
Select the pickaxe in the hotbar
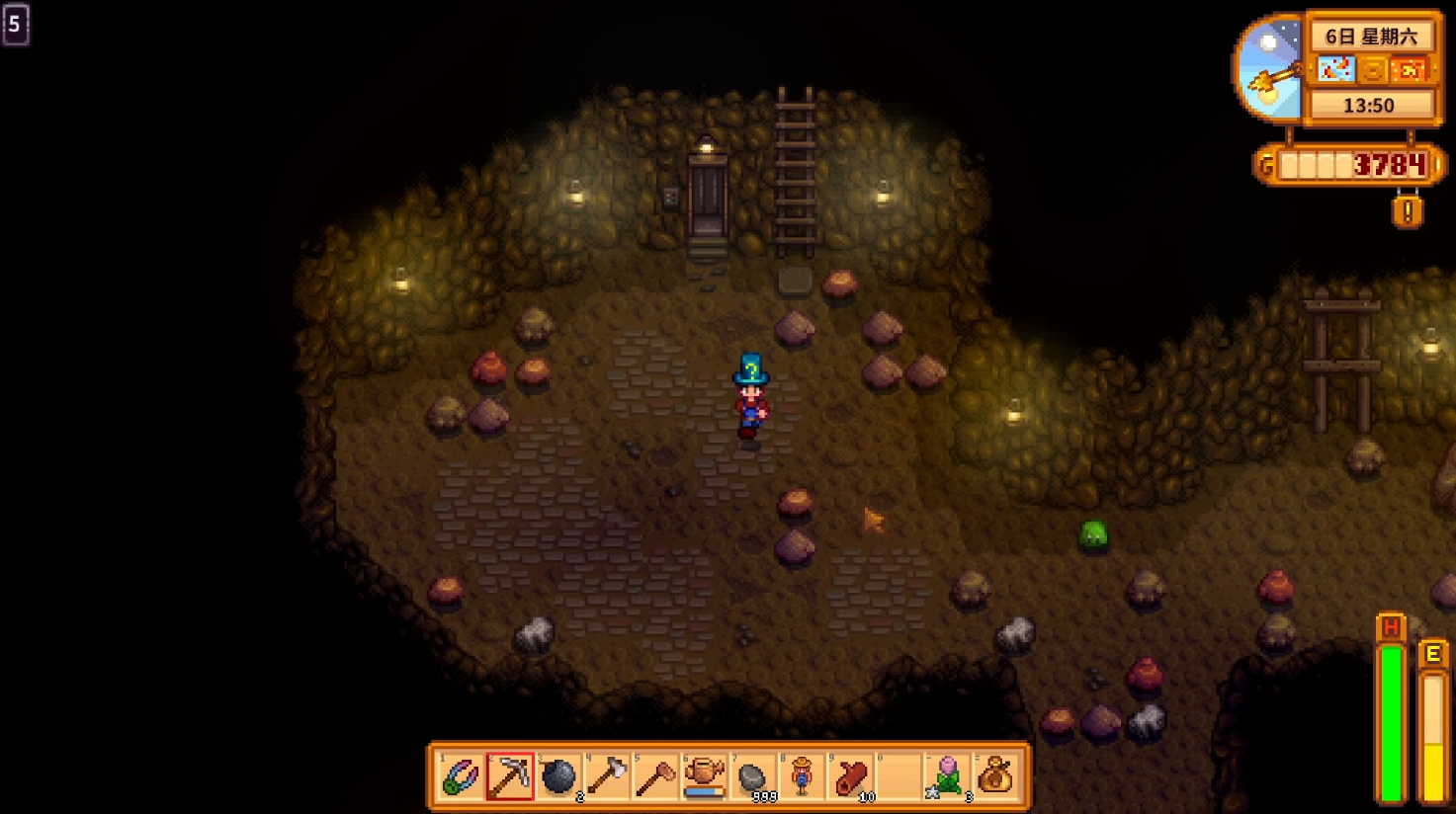click(510, 776)
